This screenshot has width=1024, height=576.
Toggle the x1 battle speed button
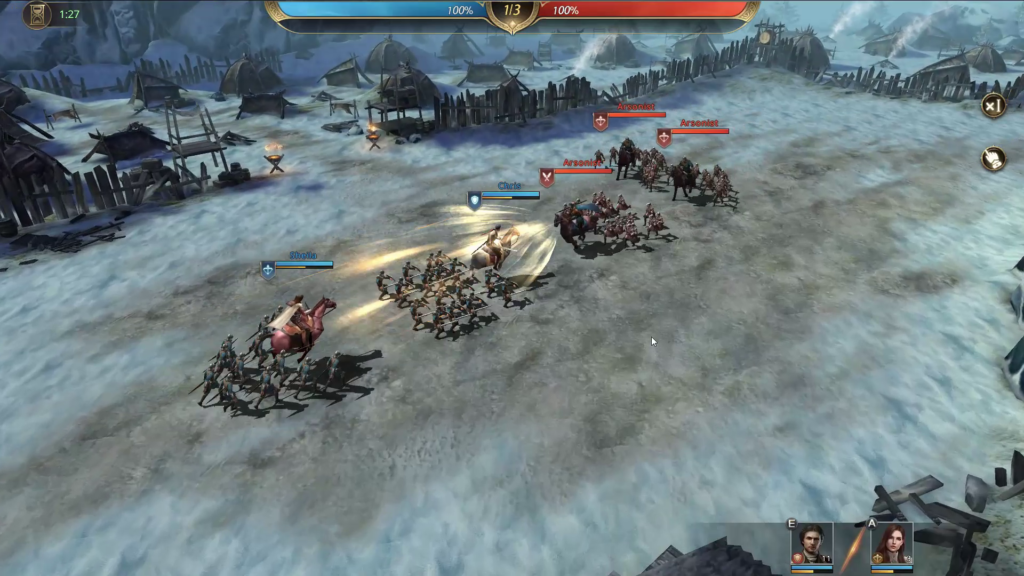[x=992, y=105]
